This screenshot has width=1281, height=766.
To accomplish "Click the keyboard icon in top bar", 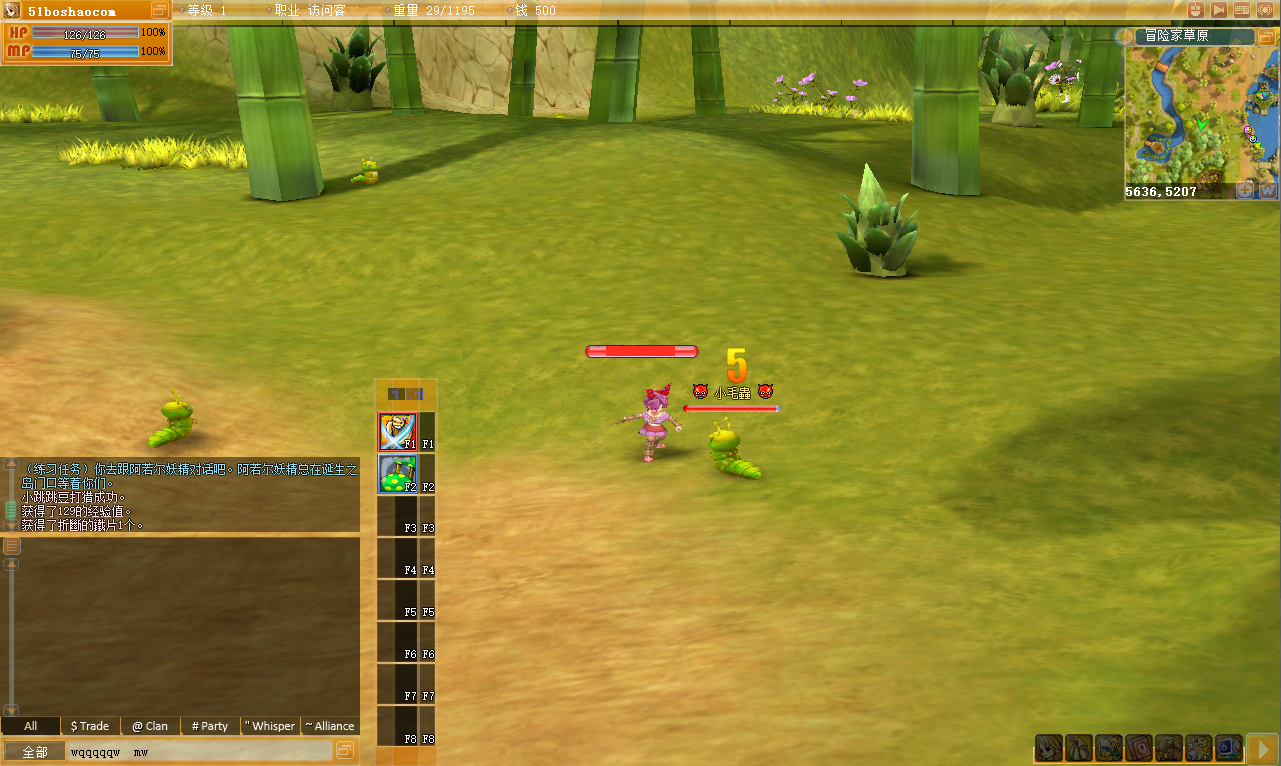I will pyautogui.click(x=1242, y=10).
